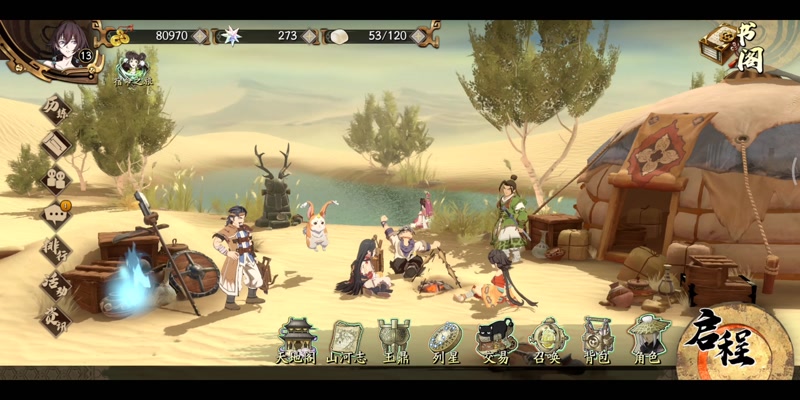Open the 背包 backpack inventory
The width and height of the screenshot is (800, 400).
(598, 340)
